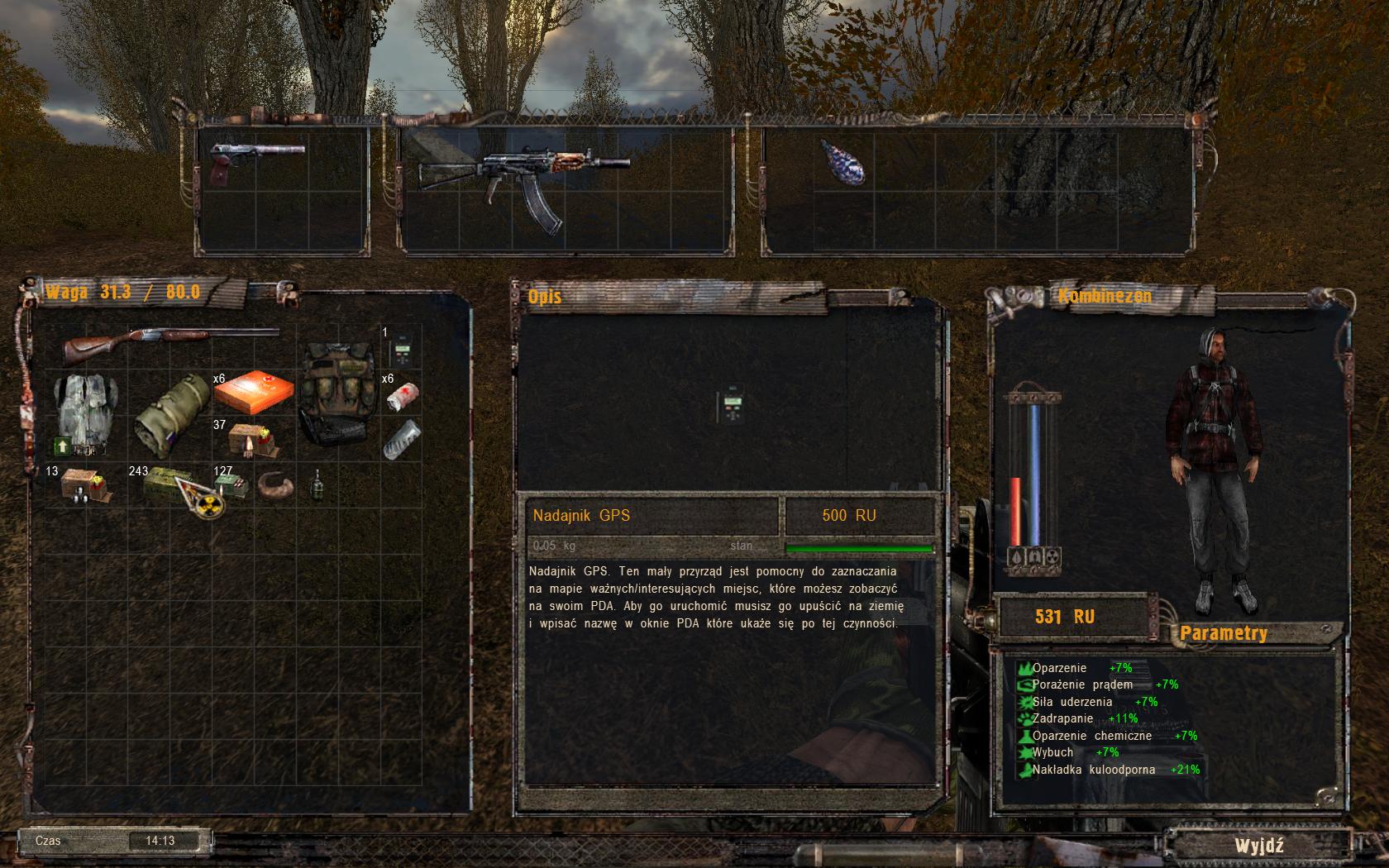
Task: Pick the blue crystal artifact slot
Action: point(843,163)
